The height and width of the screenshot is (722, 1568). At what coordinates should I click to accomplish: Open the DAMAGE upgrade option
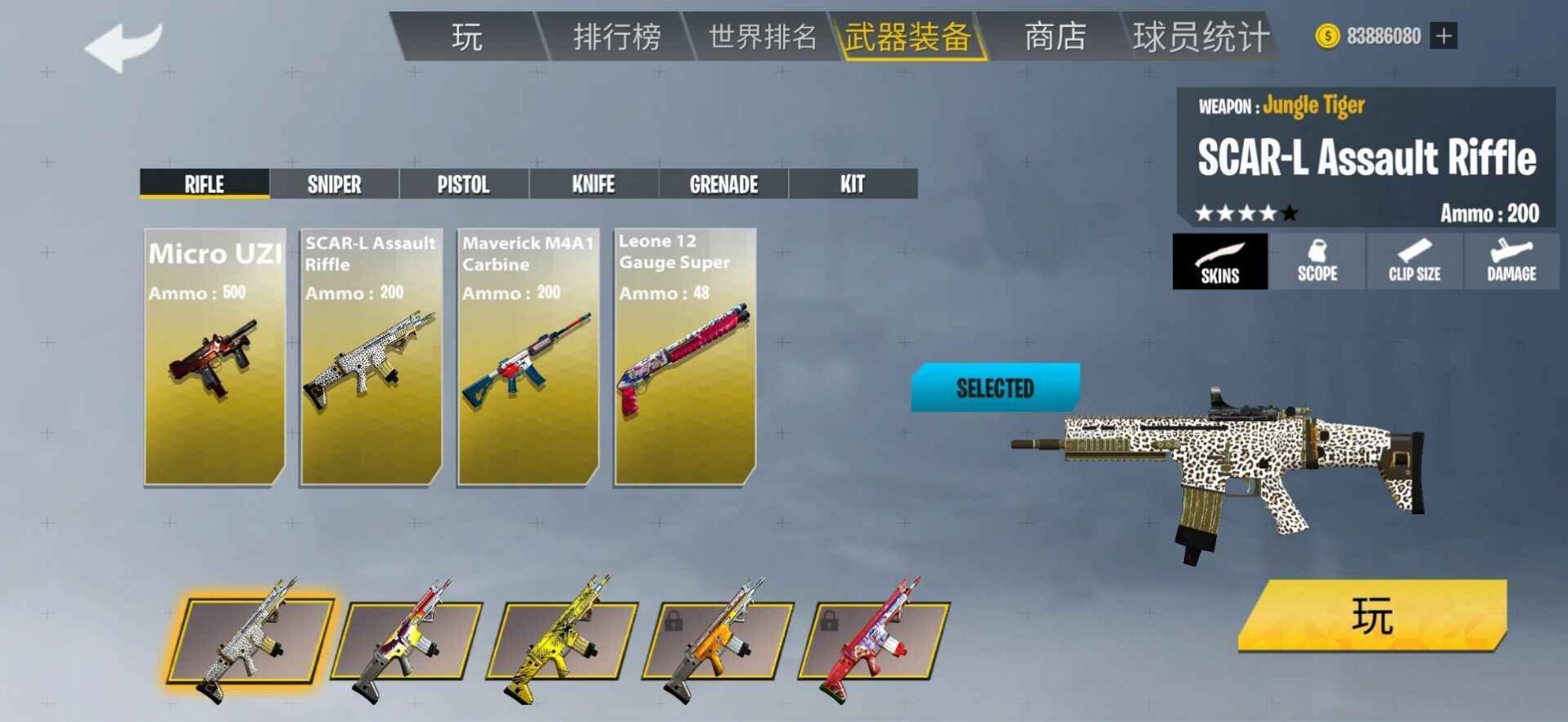(1510, 262)
